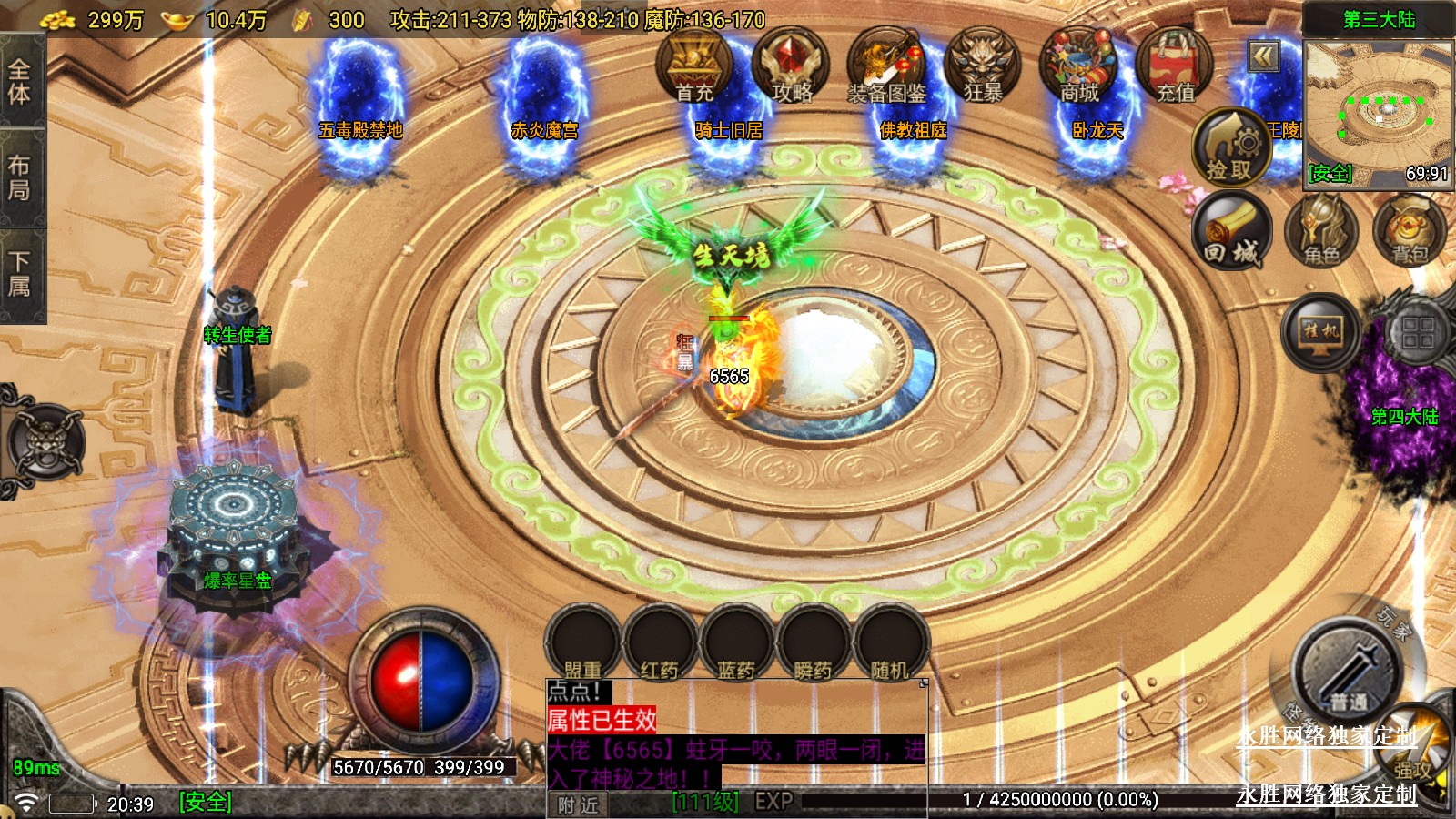
Task: Open the 角色 character sheet
Action: (1321, 232)
